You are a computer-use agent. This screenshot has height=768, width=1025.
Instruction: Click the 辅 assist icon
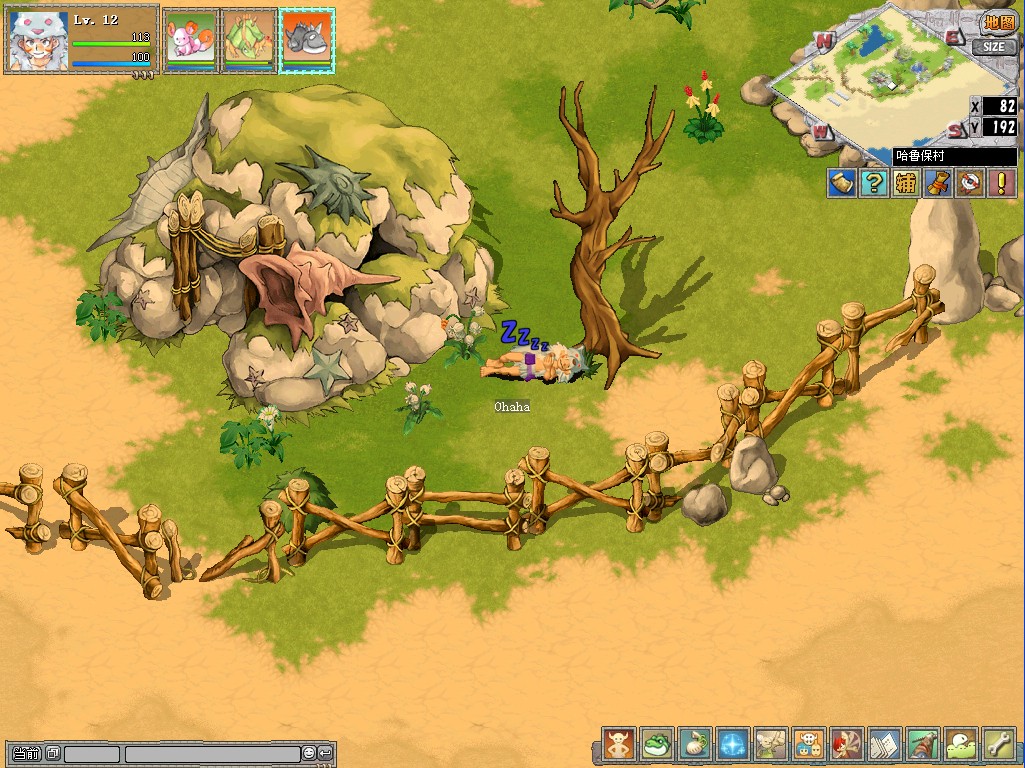pos(906,183)
